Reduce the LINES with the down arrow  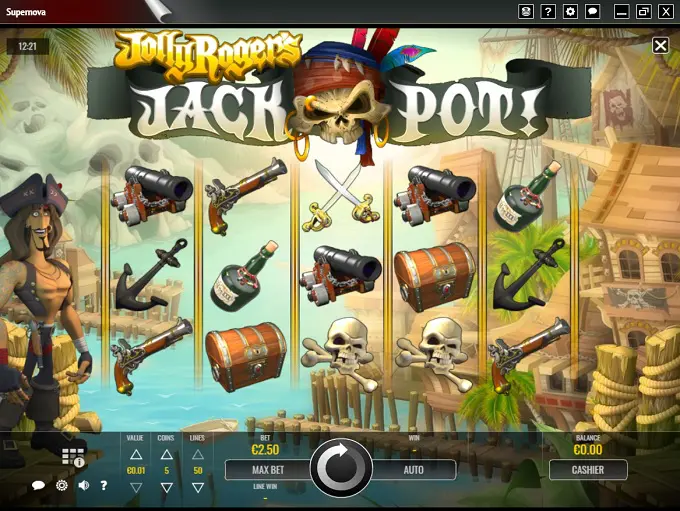point(198,487)
